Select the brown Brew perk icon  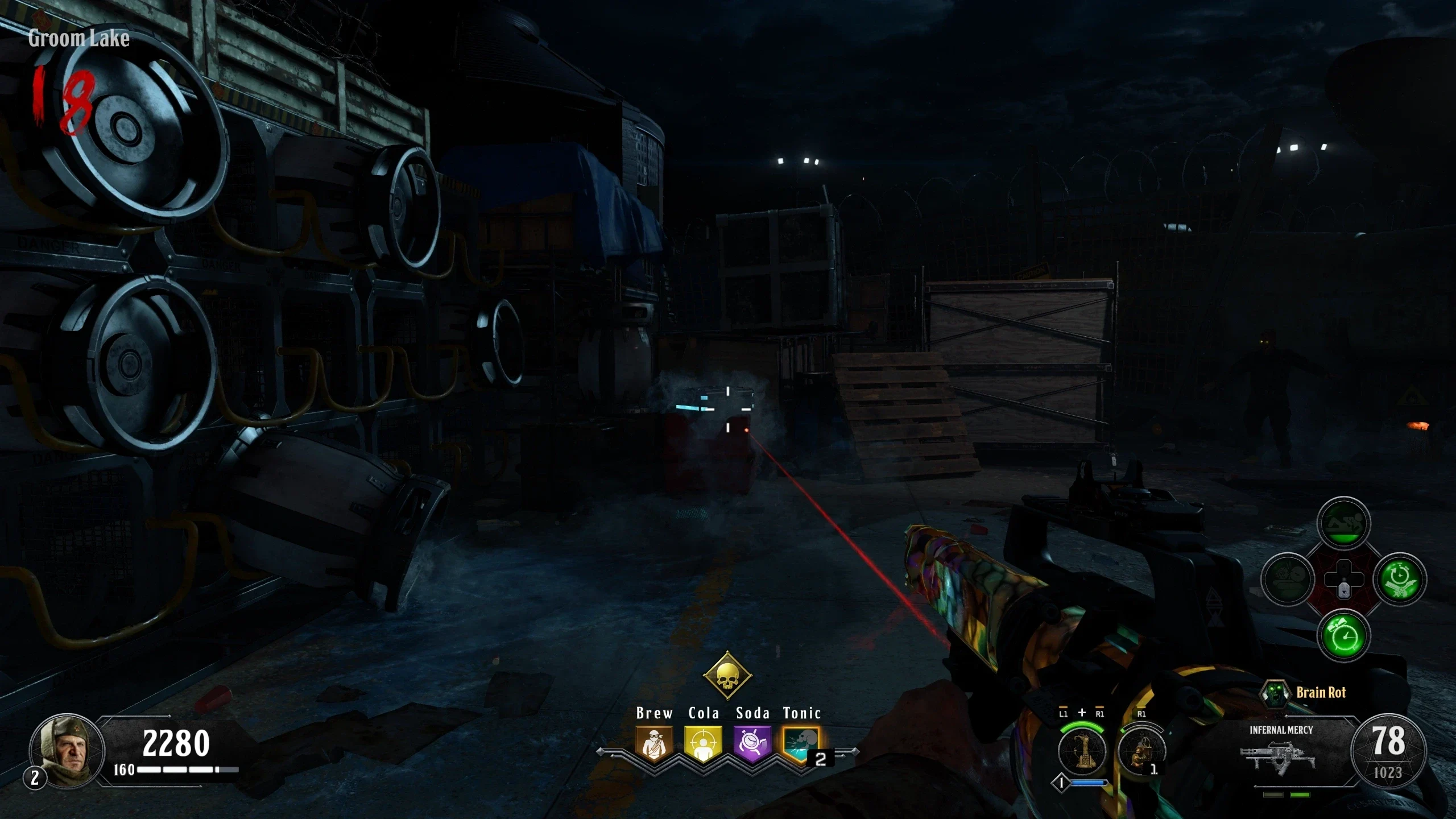pos(654,743)
